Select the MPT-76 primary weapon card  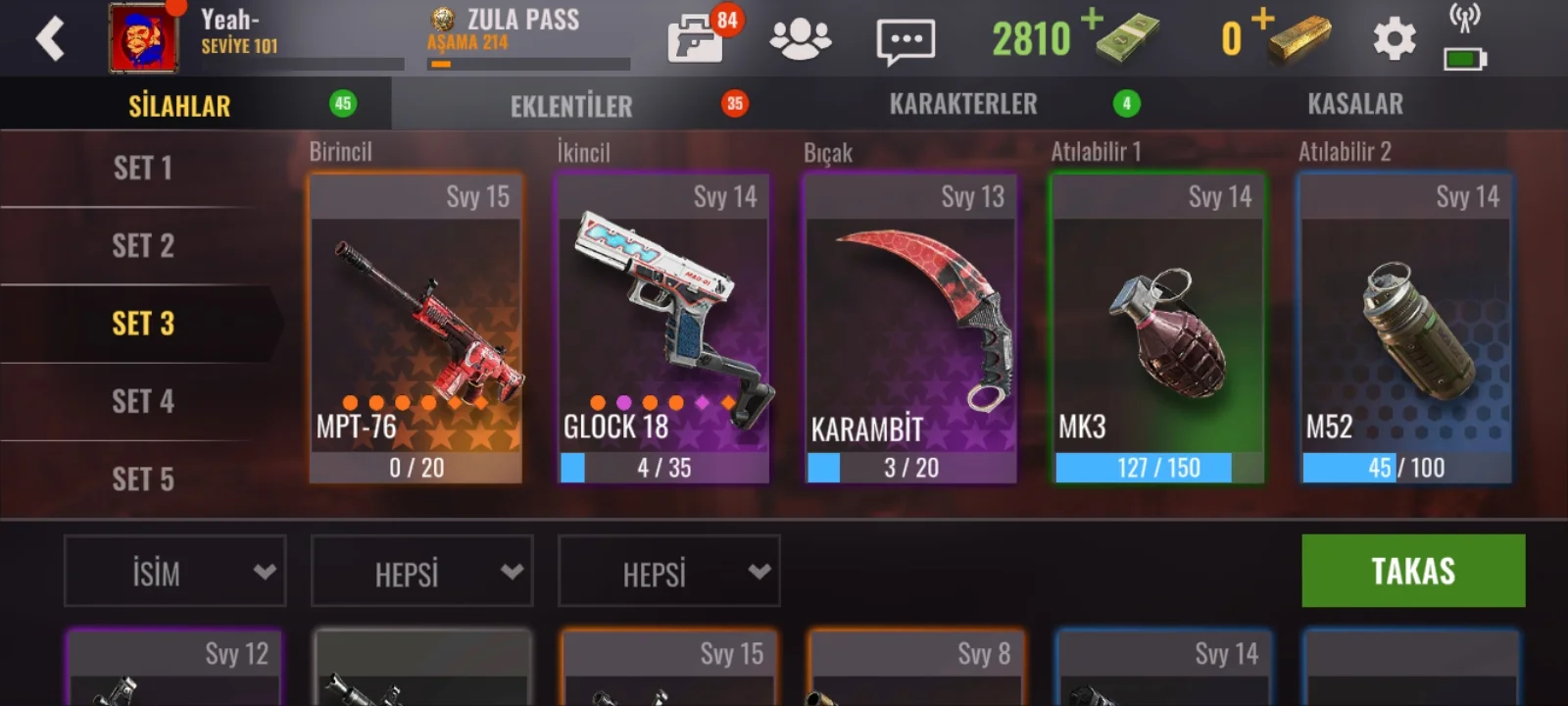point(416,328)
